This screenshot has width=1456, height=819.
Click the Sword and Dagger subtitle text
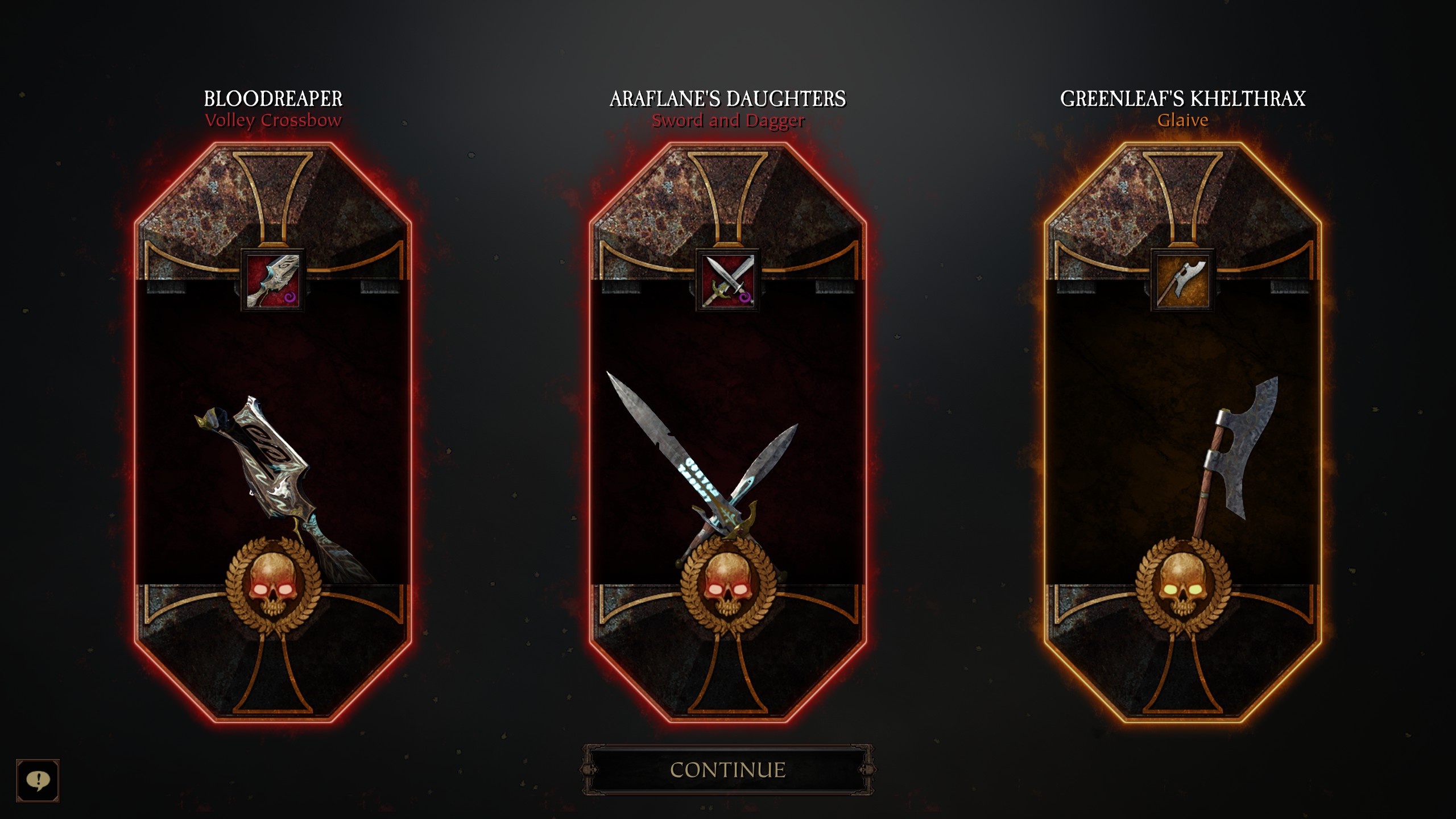tap(728, 120)
